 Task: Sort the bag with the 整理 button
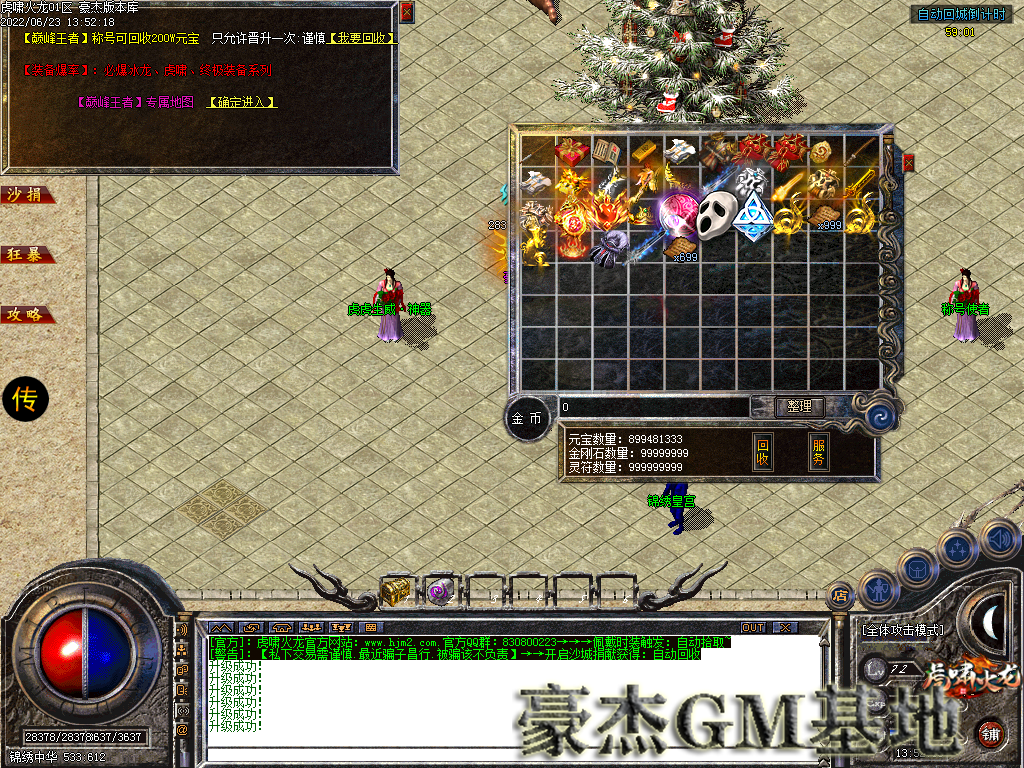pos(800,407)
